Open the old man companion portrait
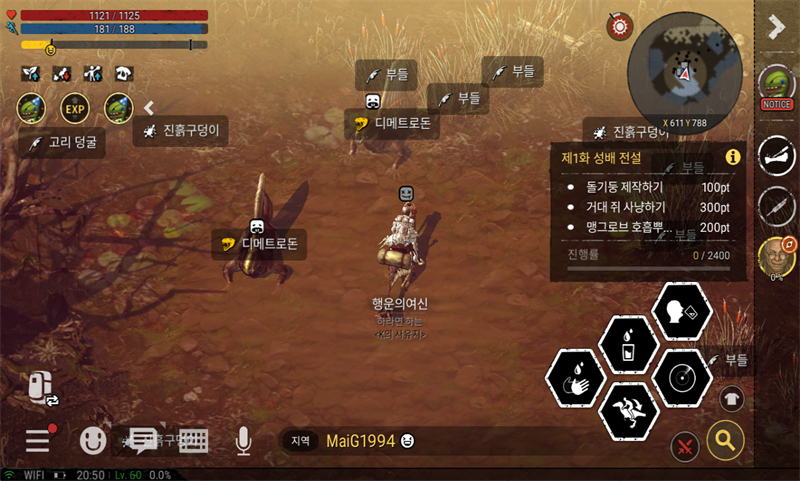Viewport: 800px width, 481px height. (x=776, y=257)
